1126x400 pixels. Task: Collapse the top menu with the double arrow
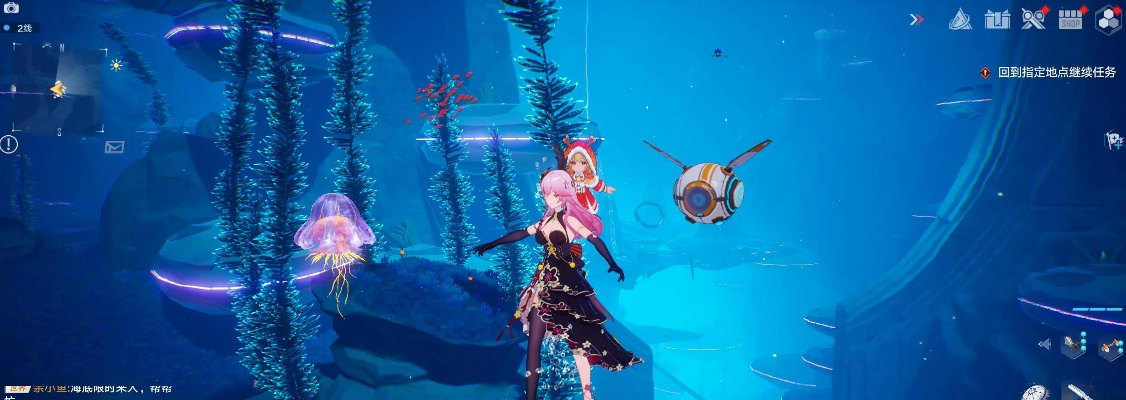pyautogui.click(x=916, y=18)
